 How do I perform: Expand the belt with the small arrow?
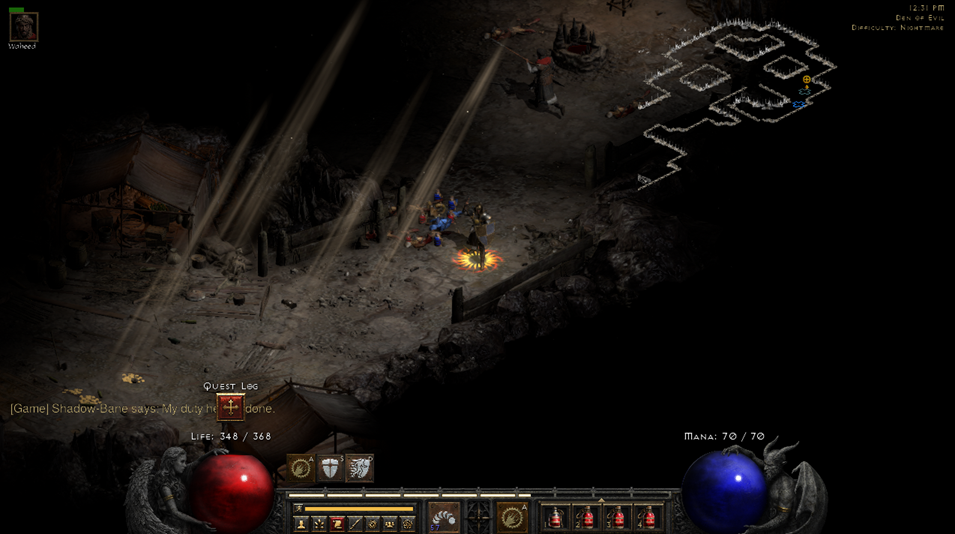pos(601,501)
